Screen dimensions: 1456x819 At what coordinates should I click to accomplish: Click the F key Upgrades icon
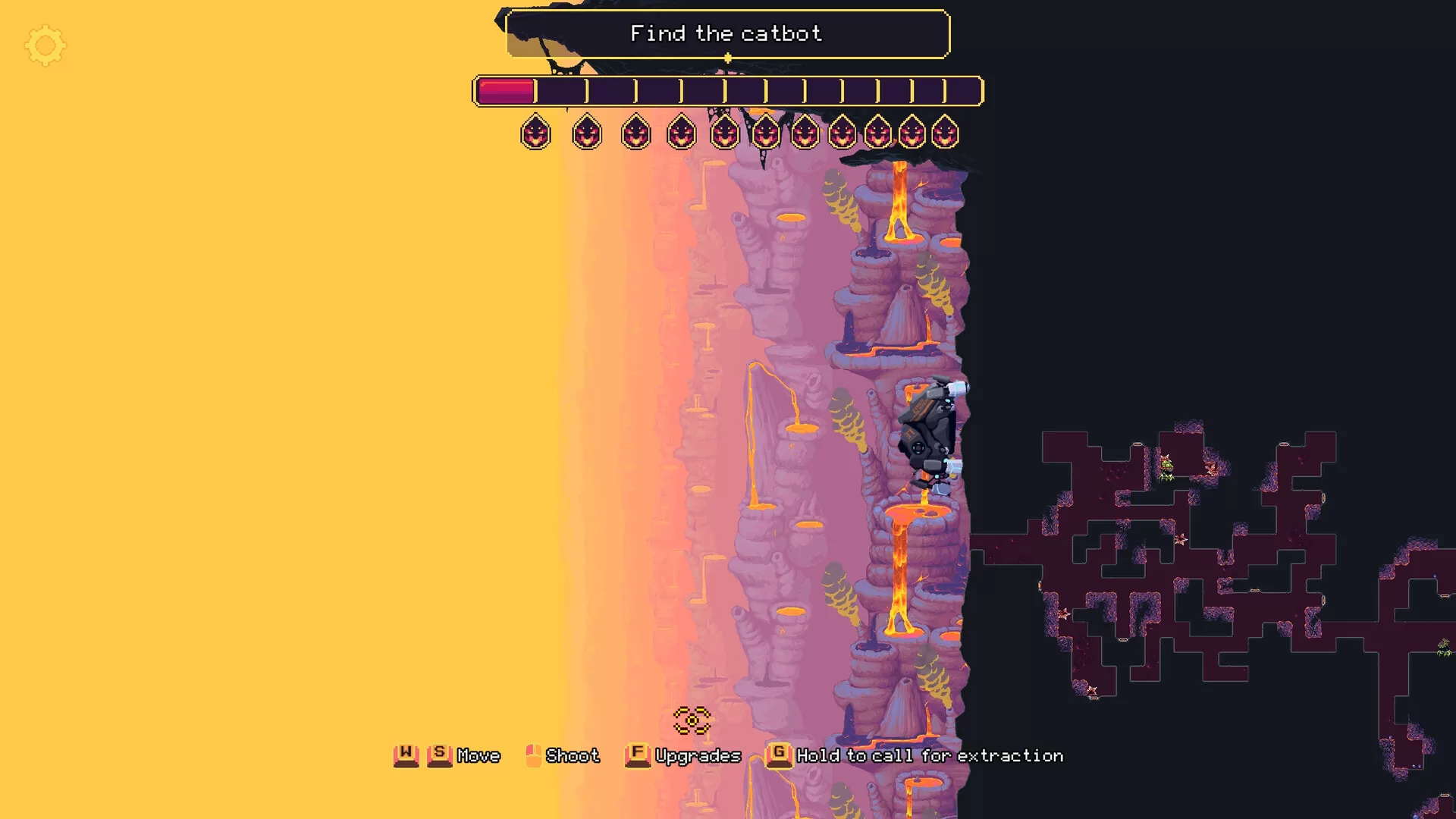(637, 755)
